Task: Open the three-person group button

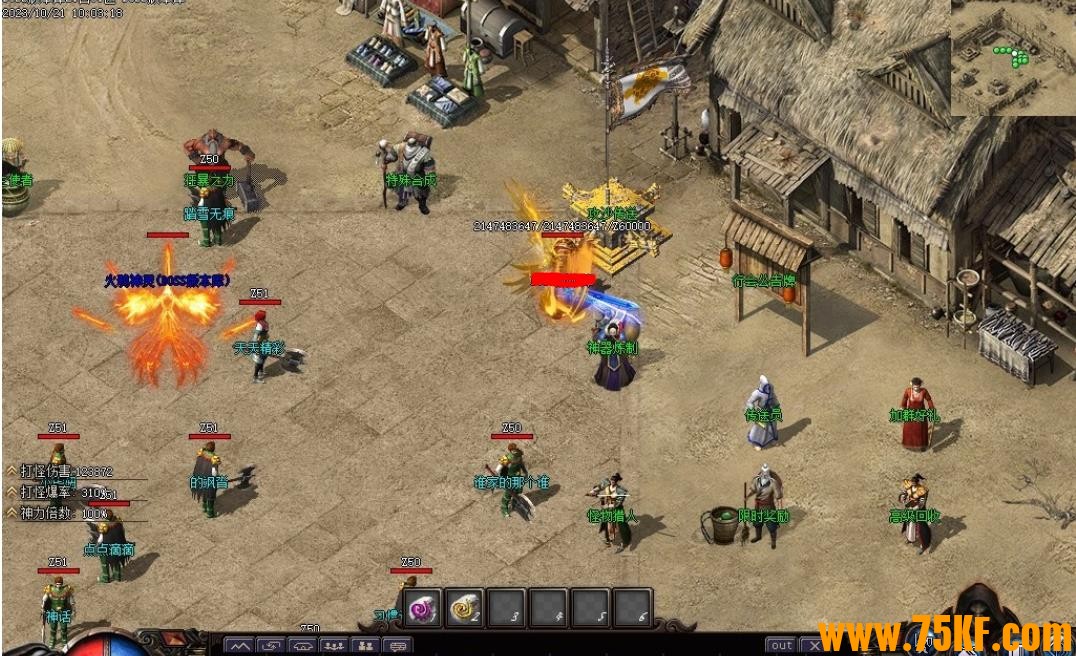Action: pos(334,647)
